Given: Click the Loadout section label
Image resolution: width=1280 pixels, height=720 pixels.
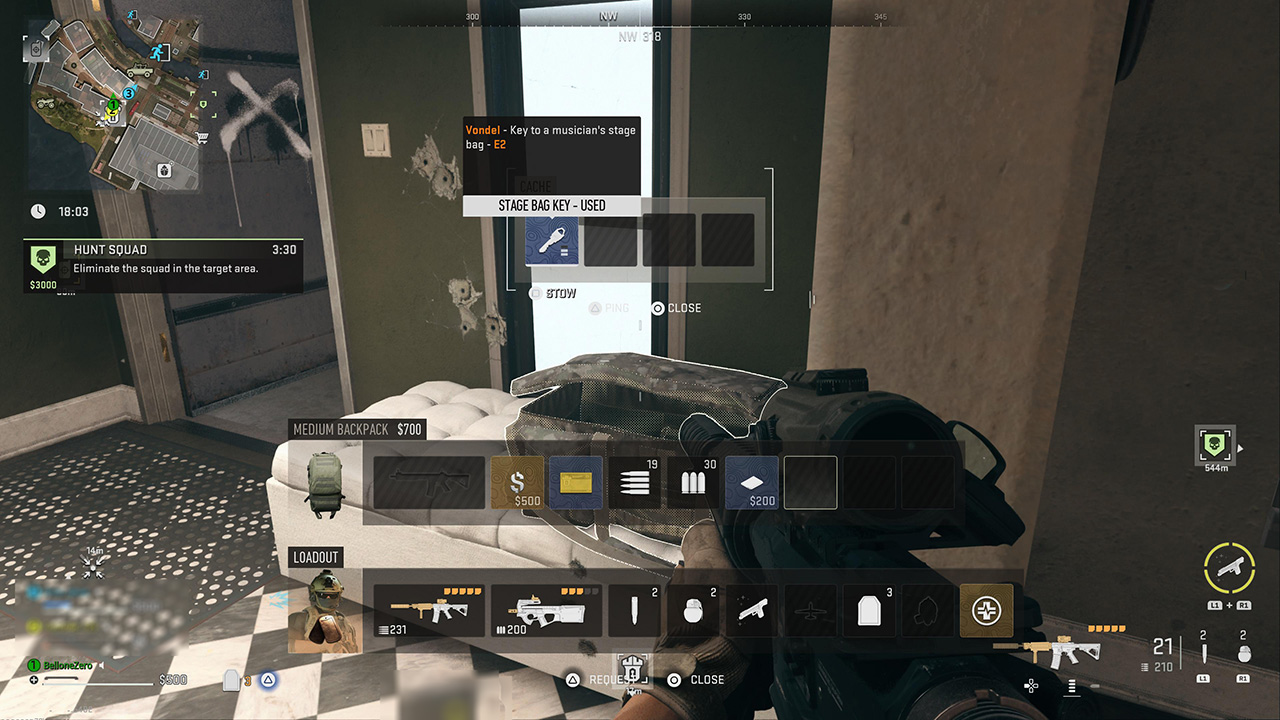Looking at the screenshot, I should pos(315,557).
